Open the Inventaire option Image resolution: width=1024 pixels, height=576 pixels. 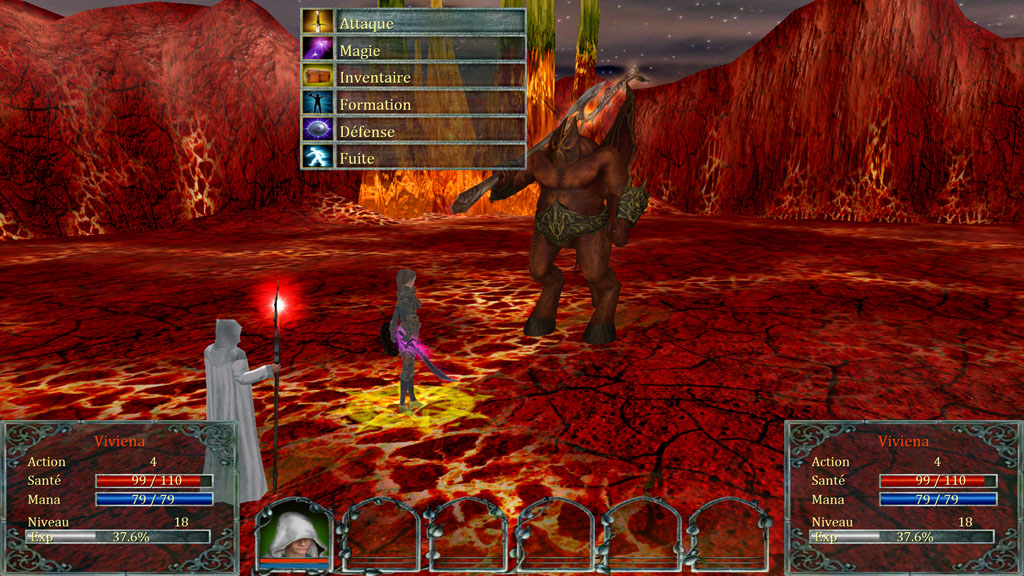click(x=413, y=76)
